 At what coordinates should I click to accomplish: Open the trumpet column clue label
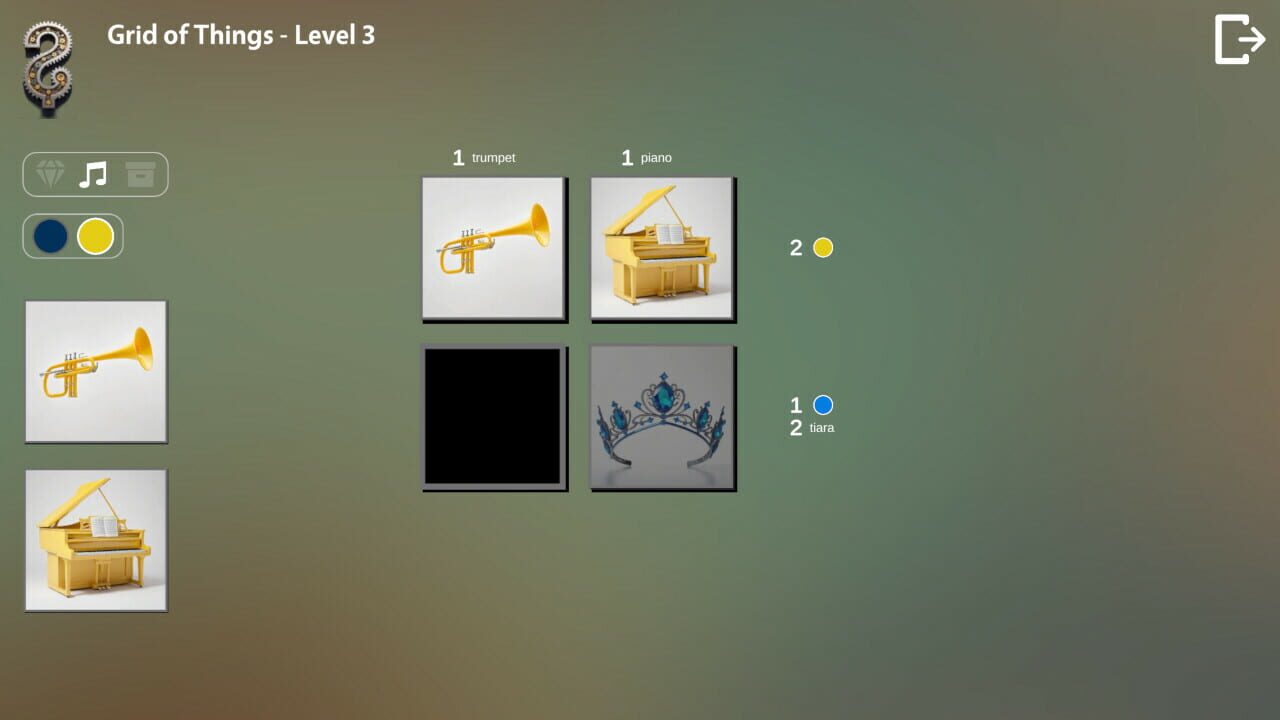(x=486, y=157)
